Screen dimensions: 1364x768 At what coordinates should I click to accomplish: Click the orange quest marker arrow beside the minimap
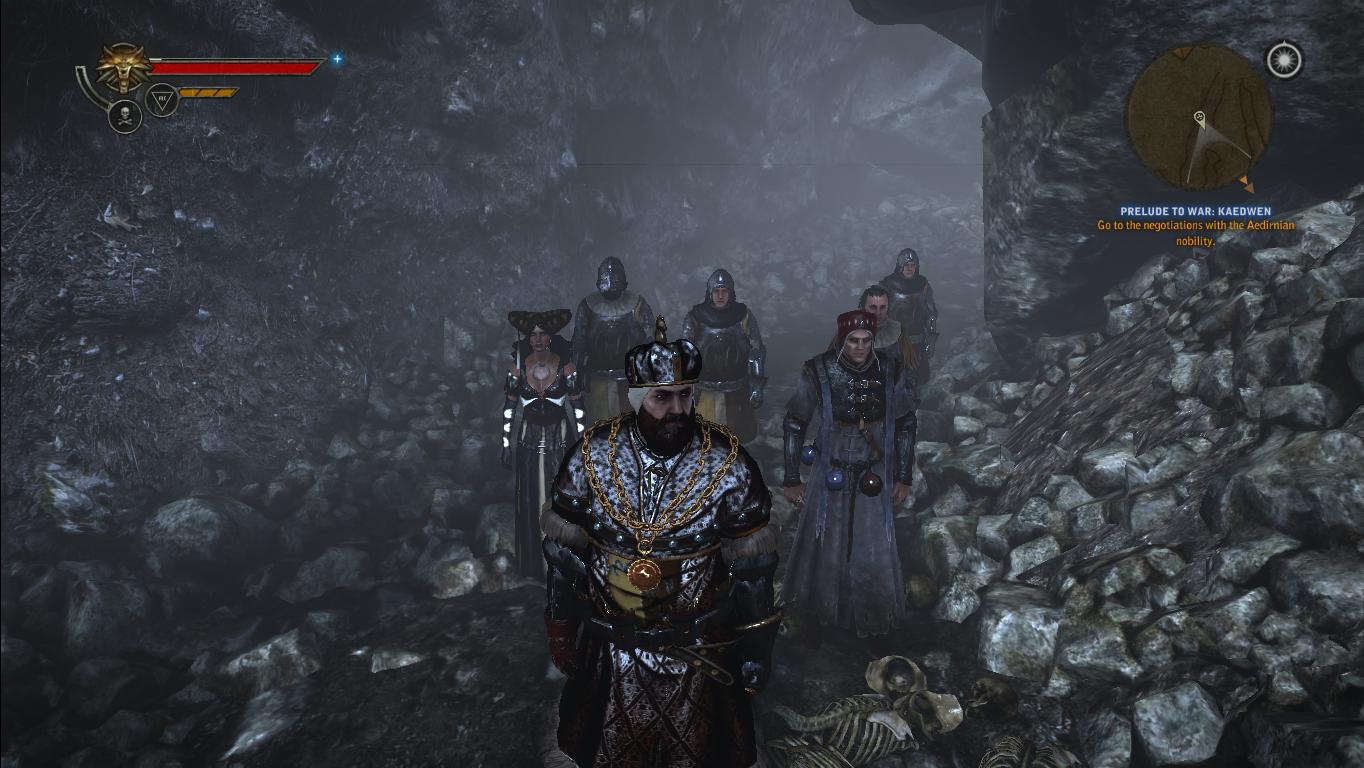point(1246,184)
